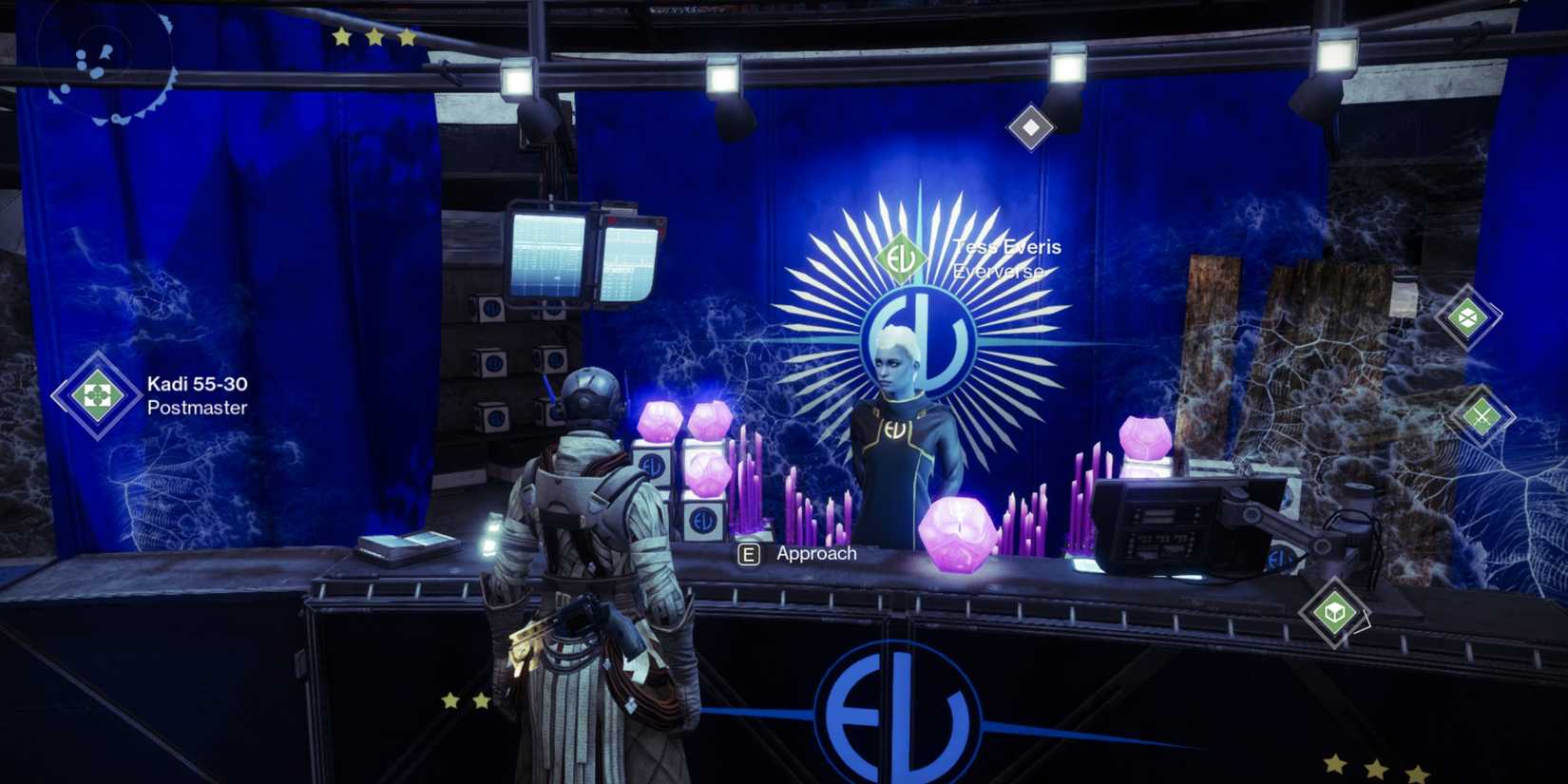
Task: Click the Eververse subtitle under Tess Everis's name
Action: pos(997,272)
